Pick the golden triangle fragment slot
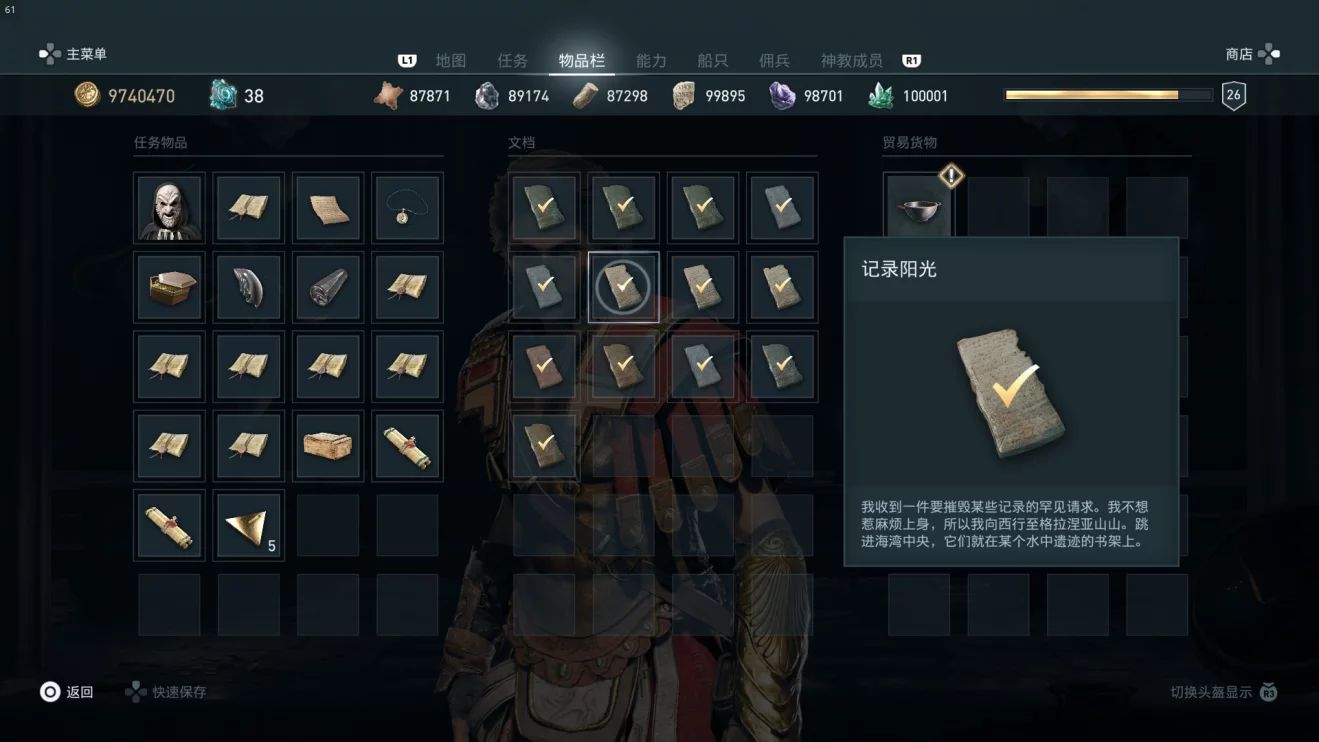 click(x=248, y=525)
